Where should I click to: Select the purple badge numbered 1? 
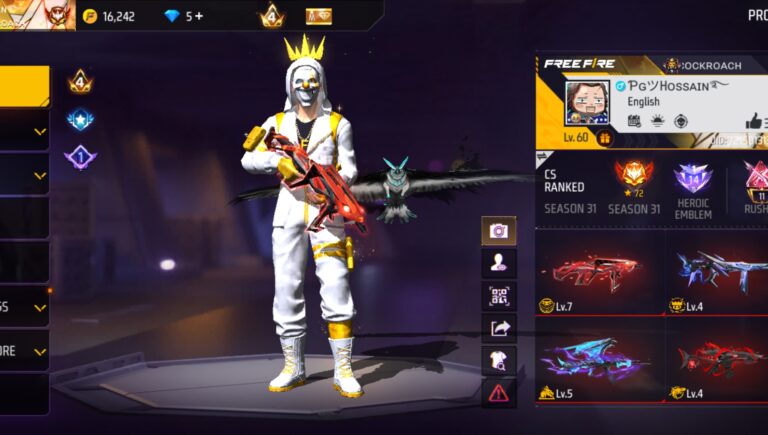tap(80, 157)
